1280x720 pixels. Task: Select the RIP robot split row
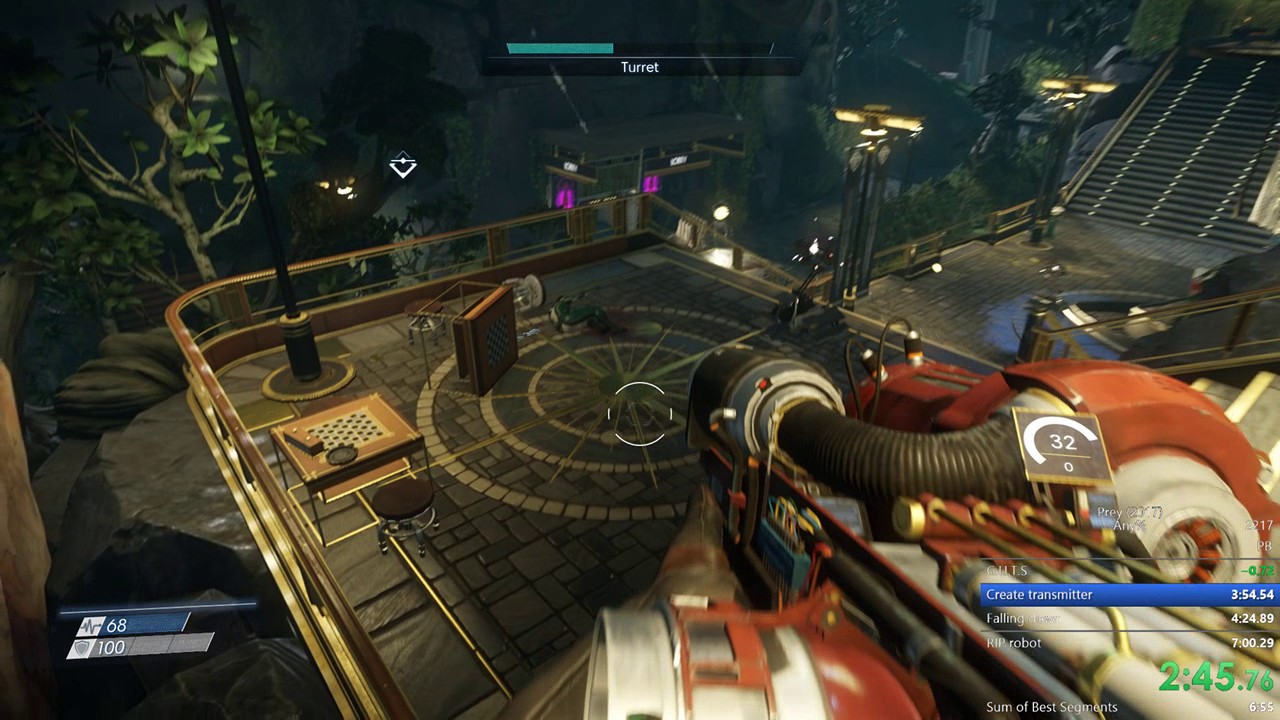1129,643
